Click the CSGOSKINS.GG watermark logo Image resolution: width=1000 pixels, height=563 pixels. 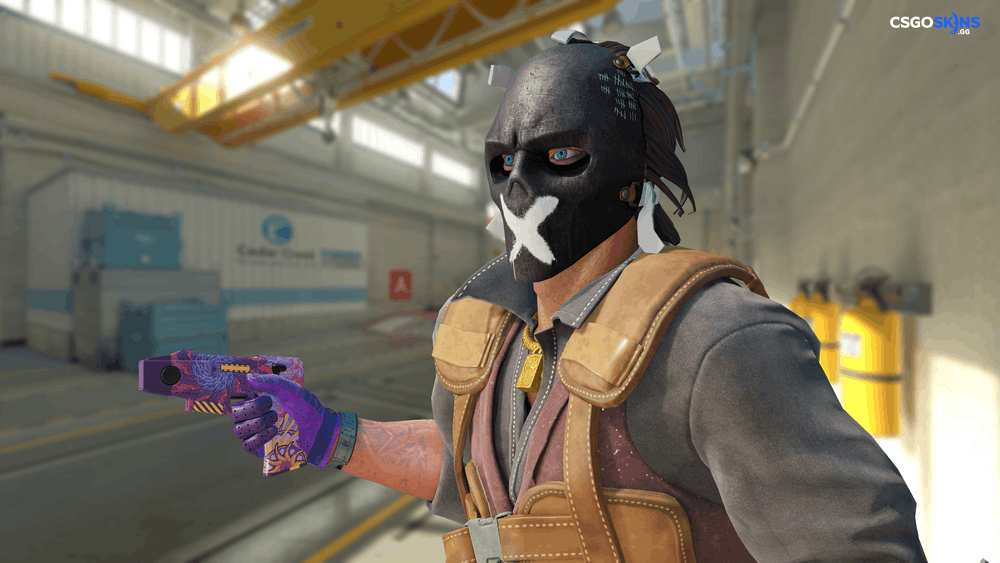click(934, 23)
